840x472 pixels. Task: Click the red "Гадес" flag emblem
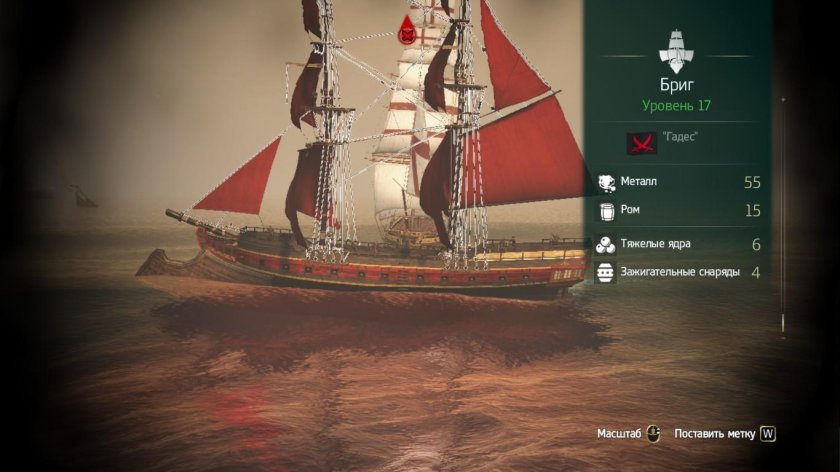[x=642, y=142]
